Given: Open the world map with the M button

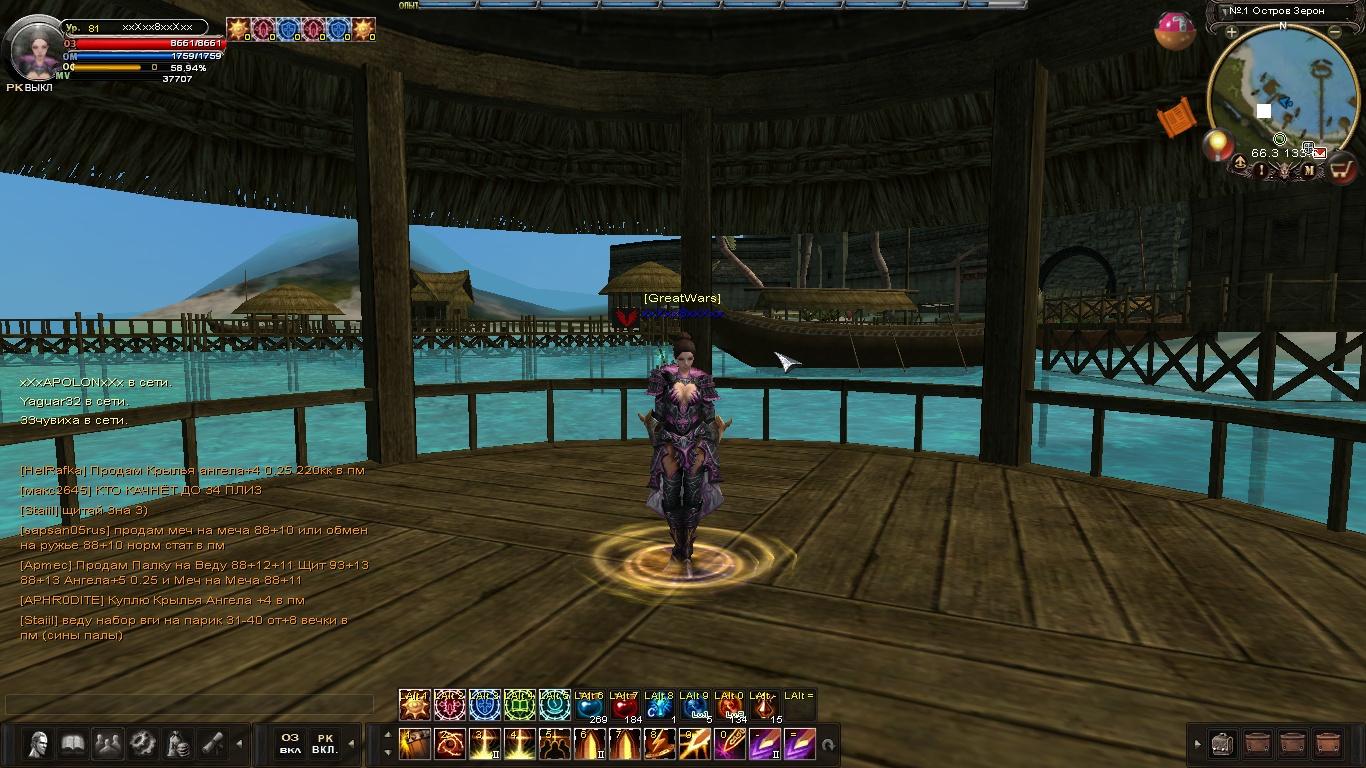Looking at the screenshot, I should (x=1309, y=171).
